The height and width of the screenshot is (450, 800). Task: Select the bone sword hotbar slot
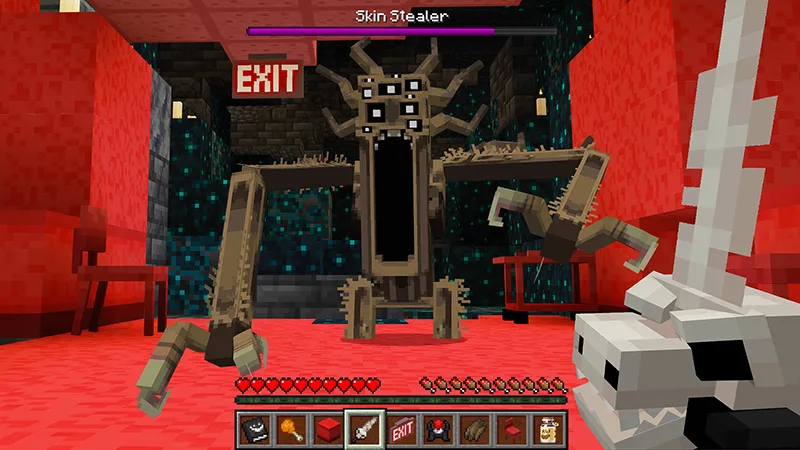[x=364, y=428]
